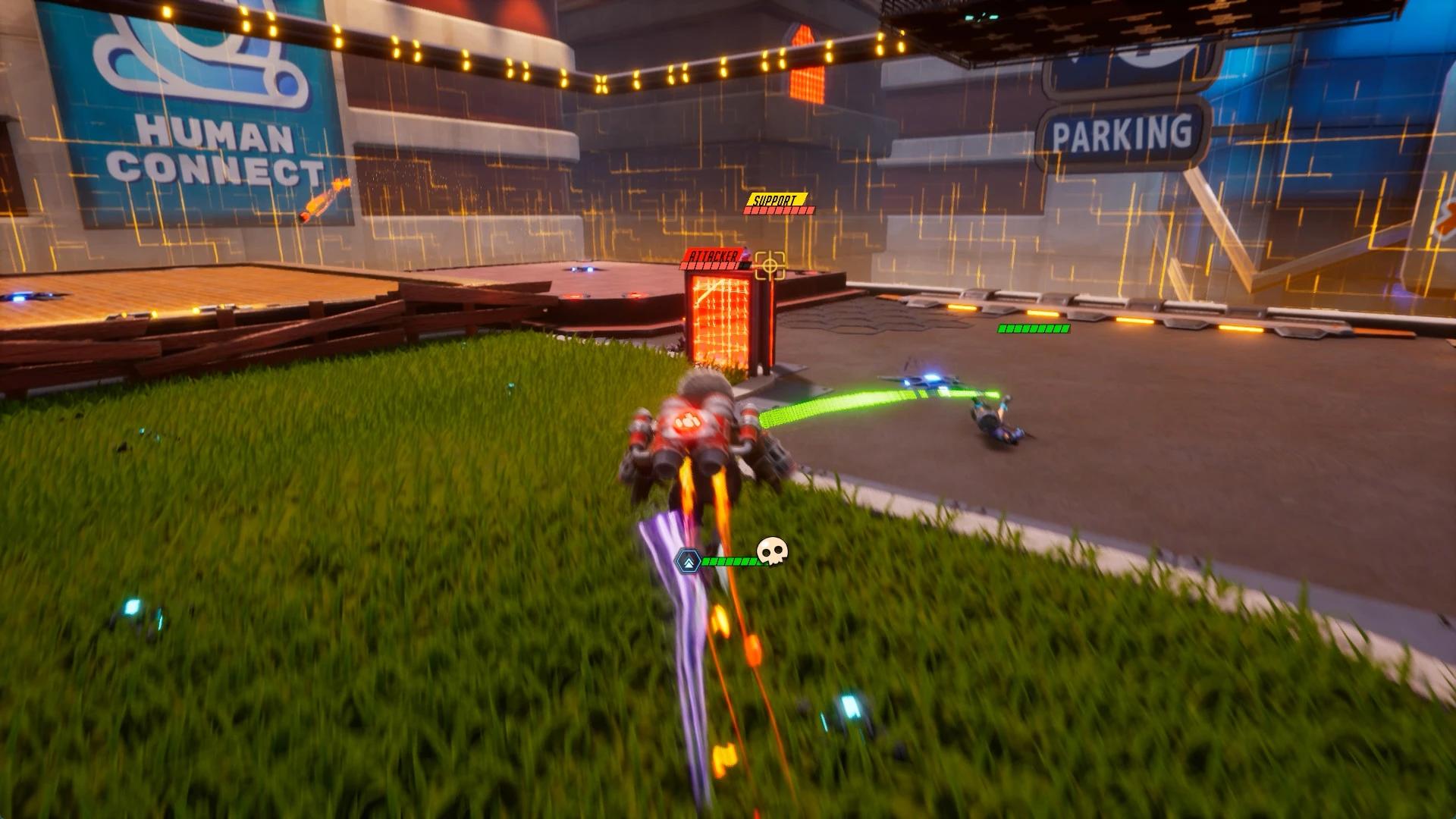This screenshot has height=819, width=1456.
Task: Click the red emblem on the robot's backpack
Action: point(688,422)
